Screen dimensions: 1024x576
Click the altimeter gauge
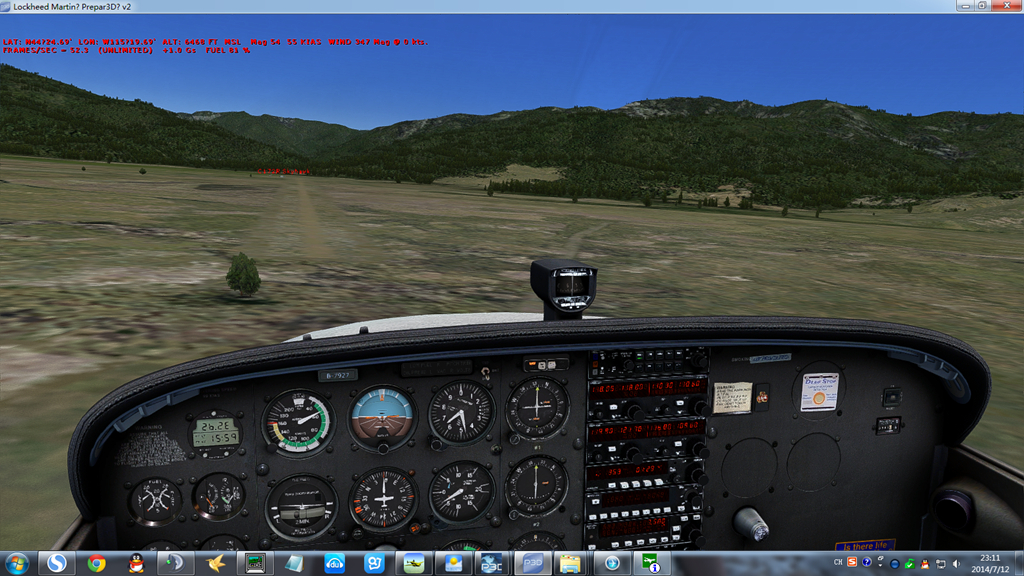[x=461, y=412]
